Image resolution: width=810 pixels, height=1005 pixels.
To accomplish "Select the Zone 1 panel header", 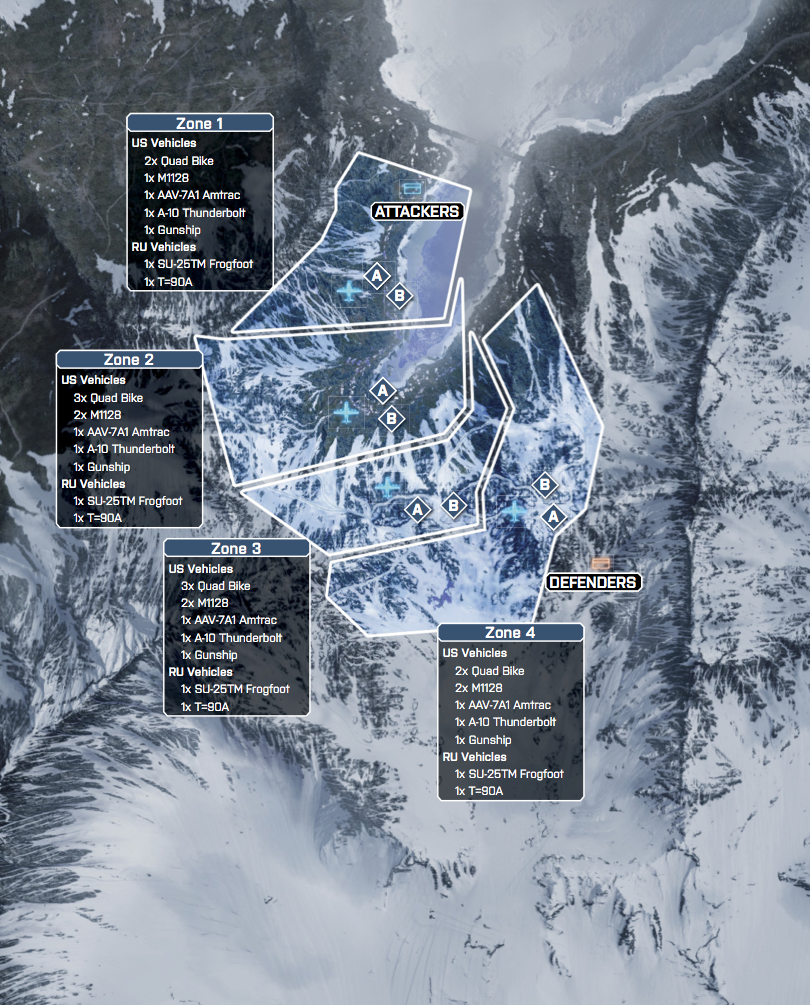I will 200,123.
